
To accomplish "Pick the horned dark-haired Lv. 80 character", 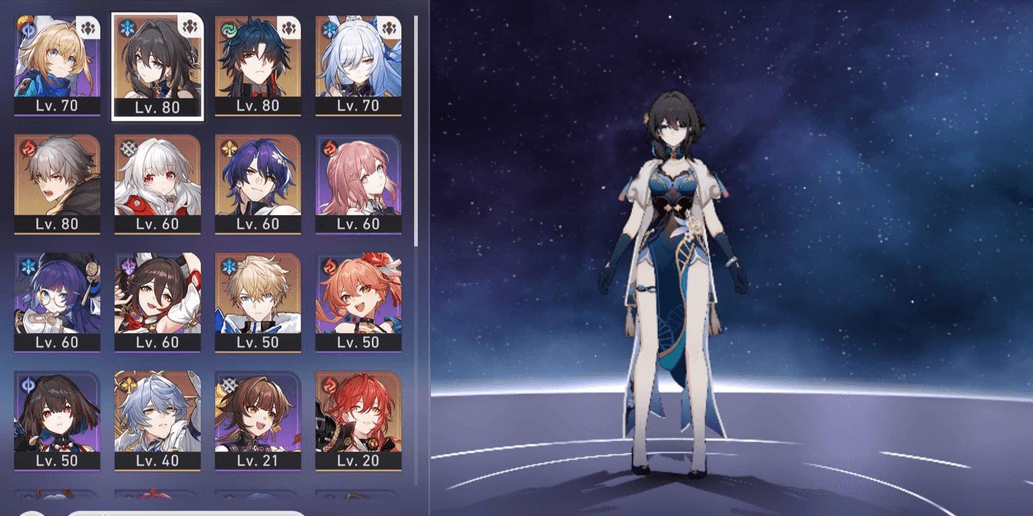I will 257,58.
